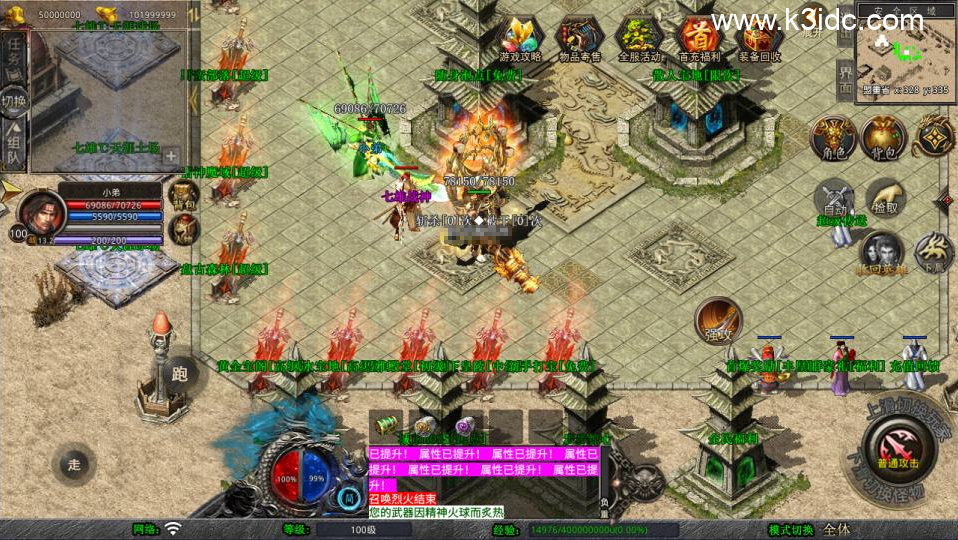Activate the 强攻 strong attack skill
This screenshot has height=540, width=958.
click(718, 320)
